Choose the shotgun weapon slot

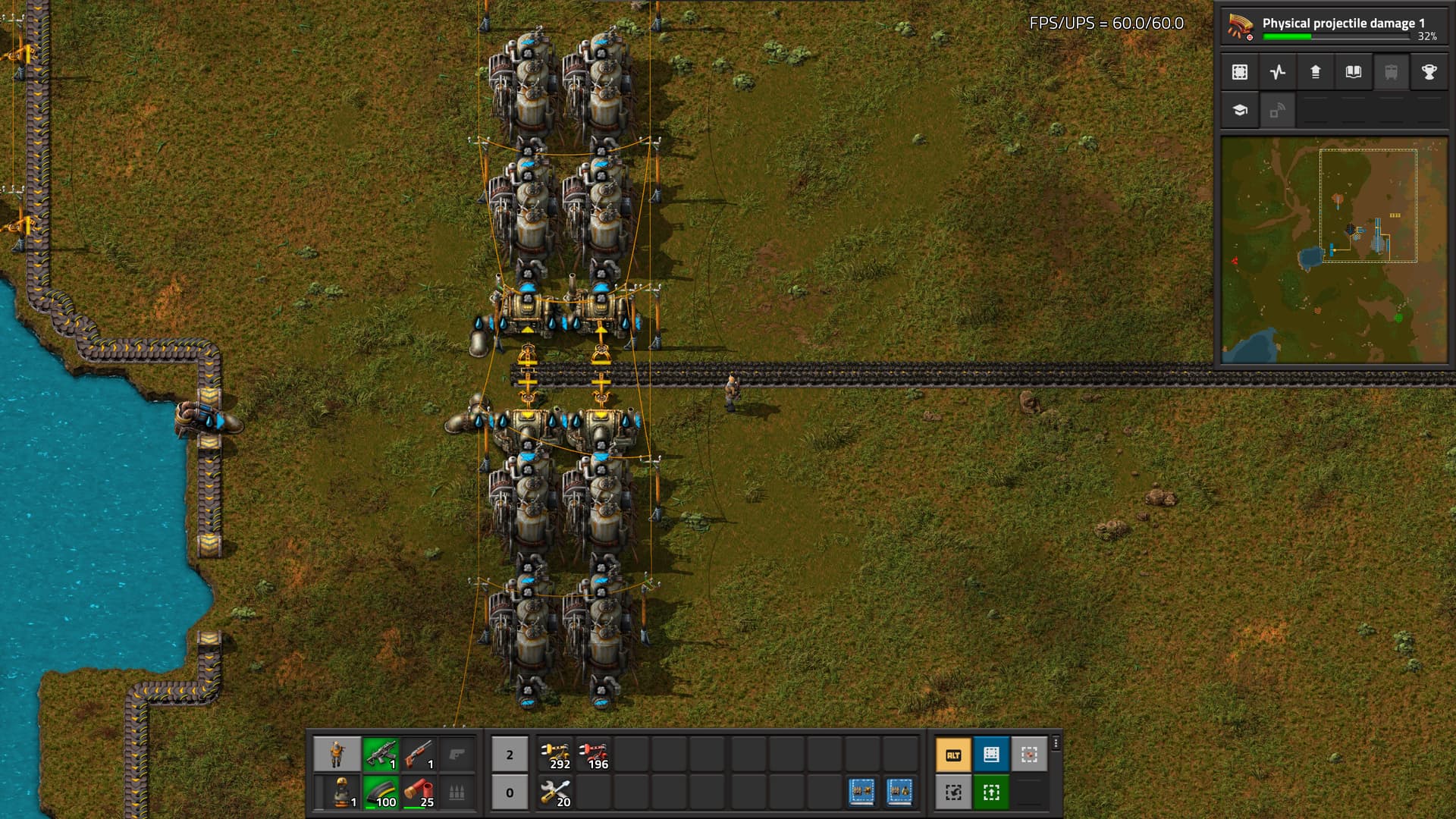point(419,755)
